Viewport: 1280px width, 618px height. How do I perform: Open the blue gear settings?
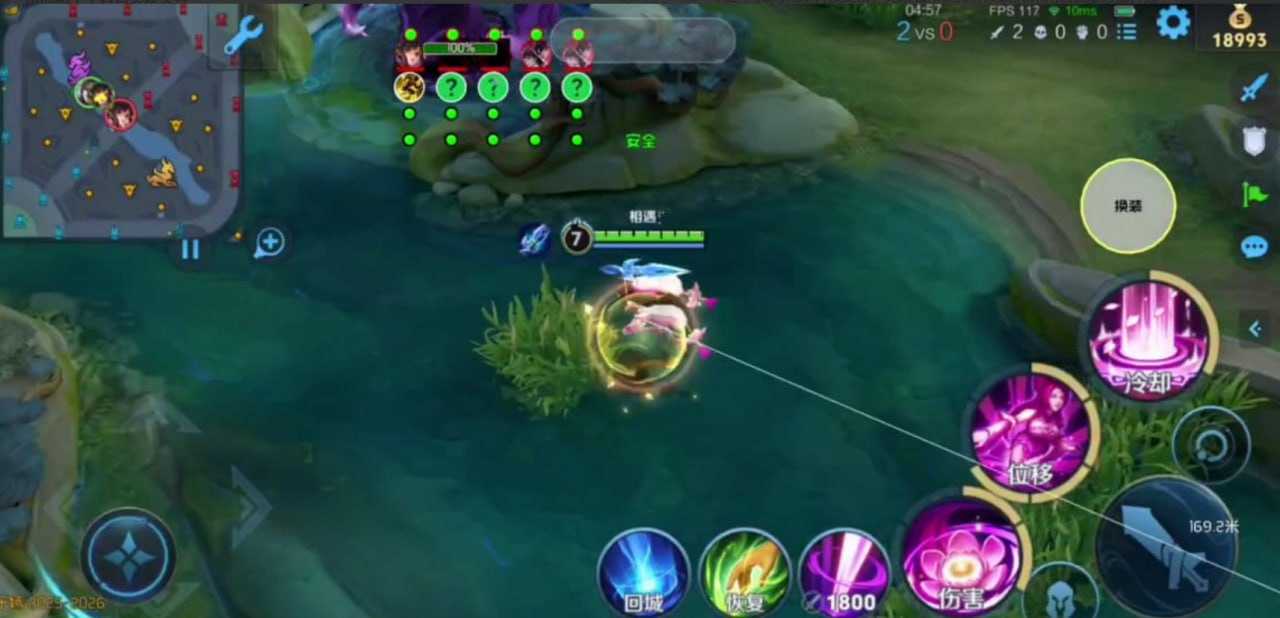click(x=1173, y=22)
